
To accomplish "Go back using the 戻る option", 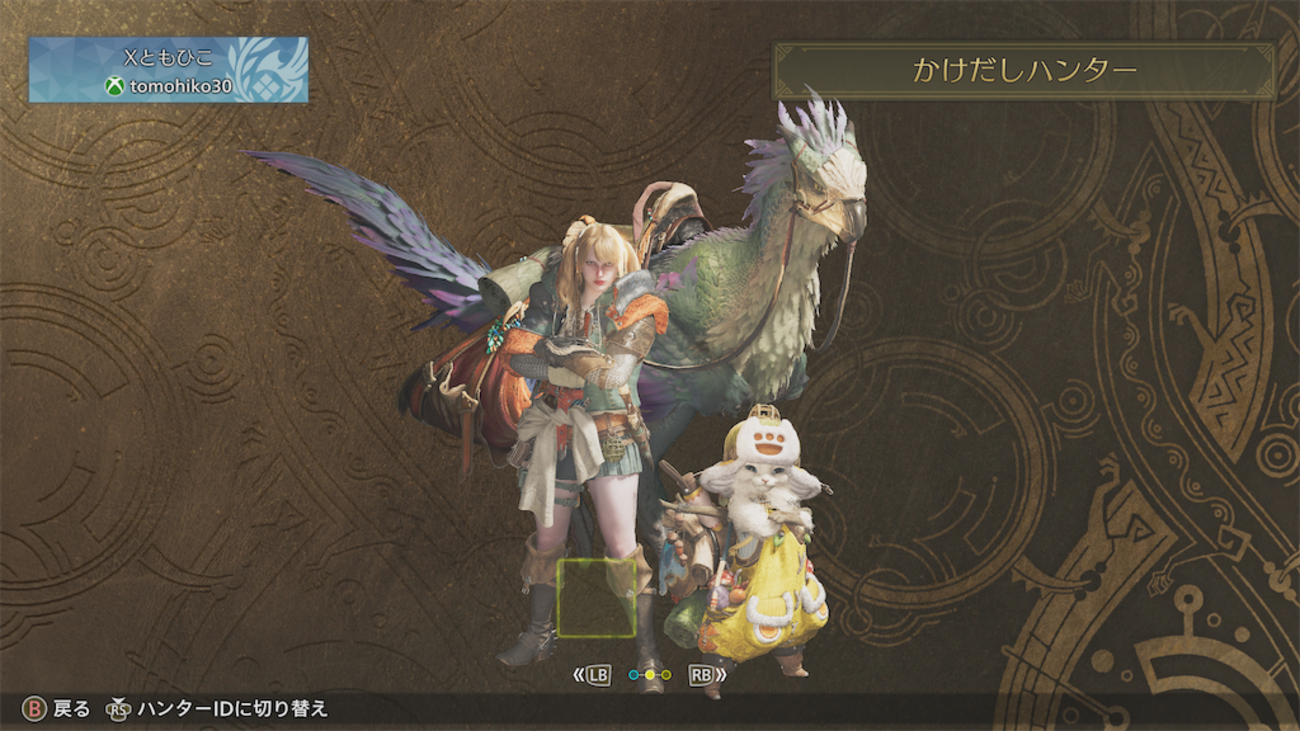I will coord(58,709).
